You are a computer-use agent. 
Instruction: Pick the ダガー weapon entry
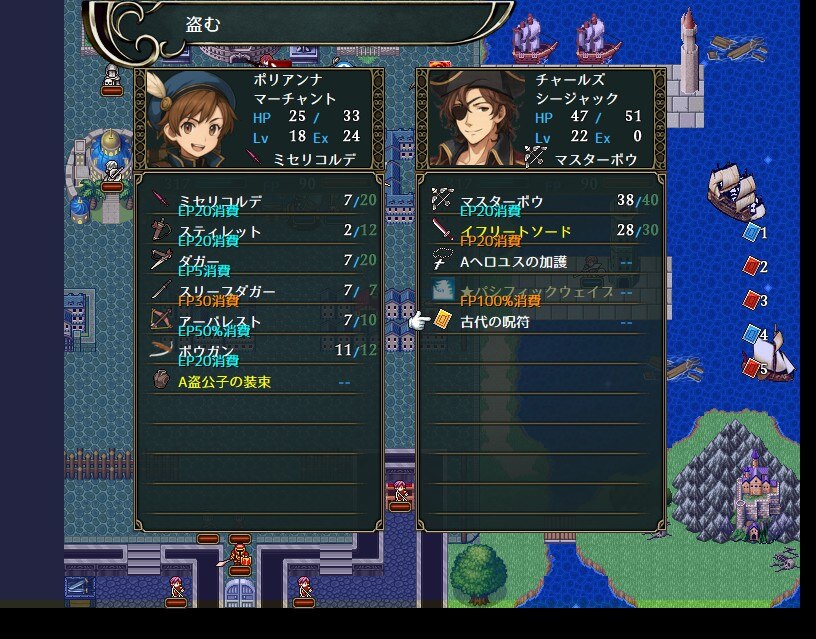coord(258,262)
